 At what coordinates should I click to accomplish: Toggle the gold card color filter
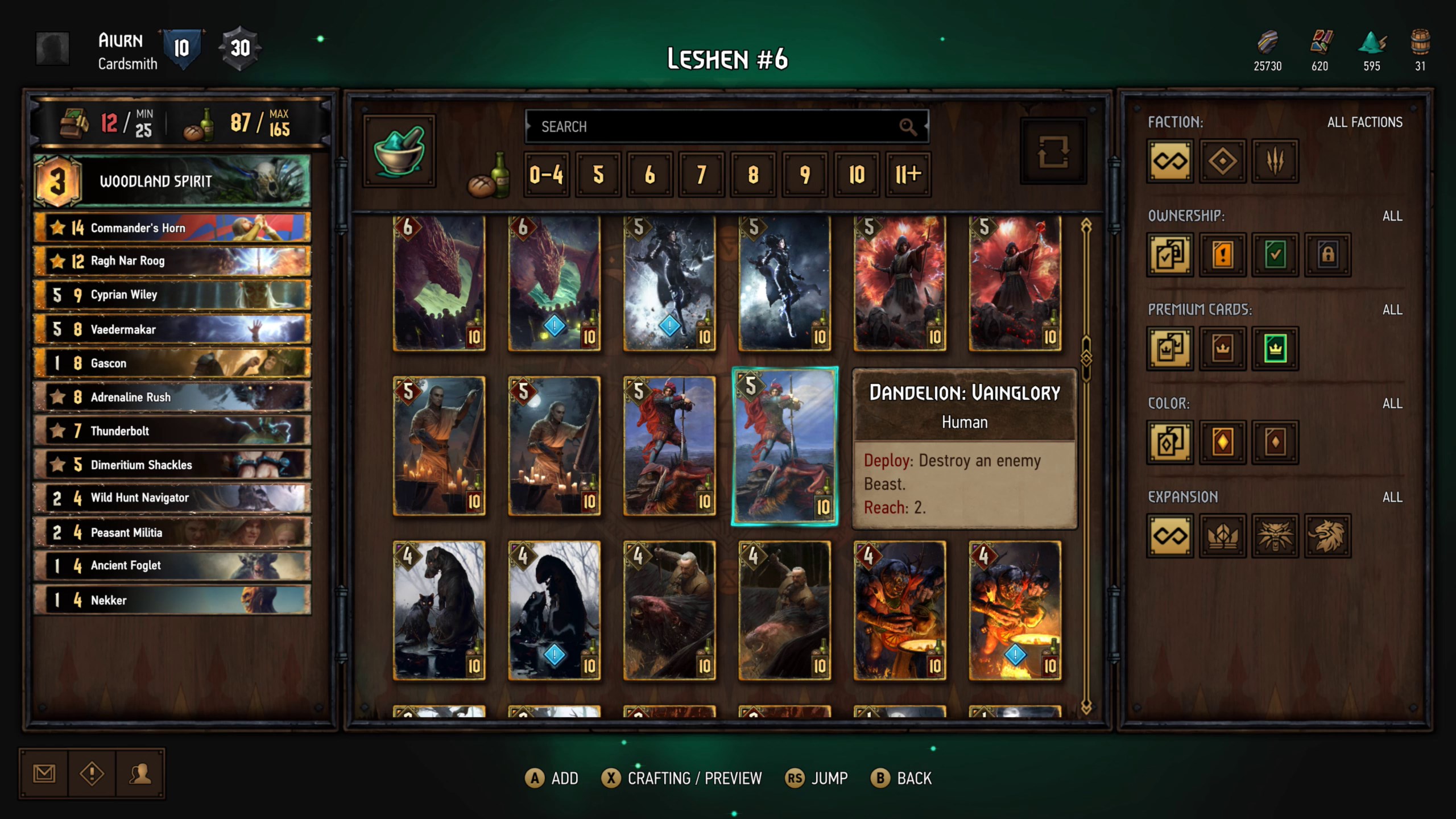pyautogui.click(x=1222, y=442)
